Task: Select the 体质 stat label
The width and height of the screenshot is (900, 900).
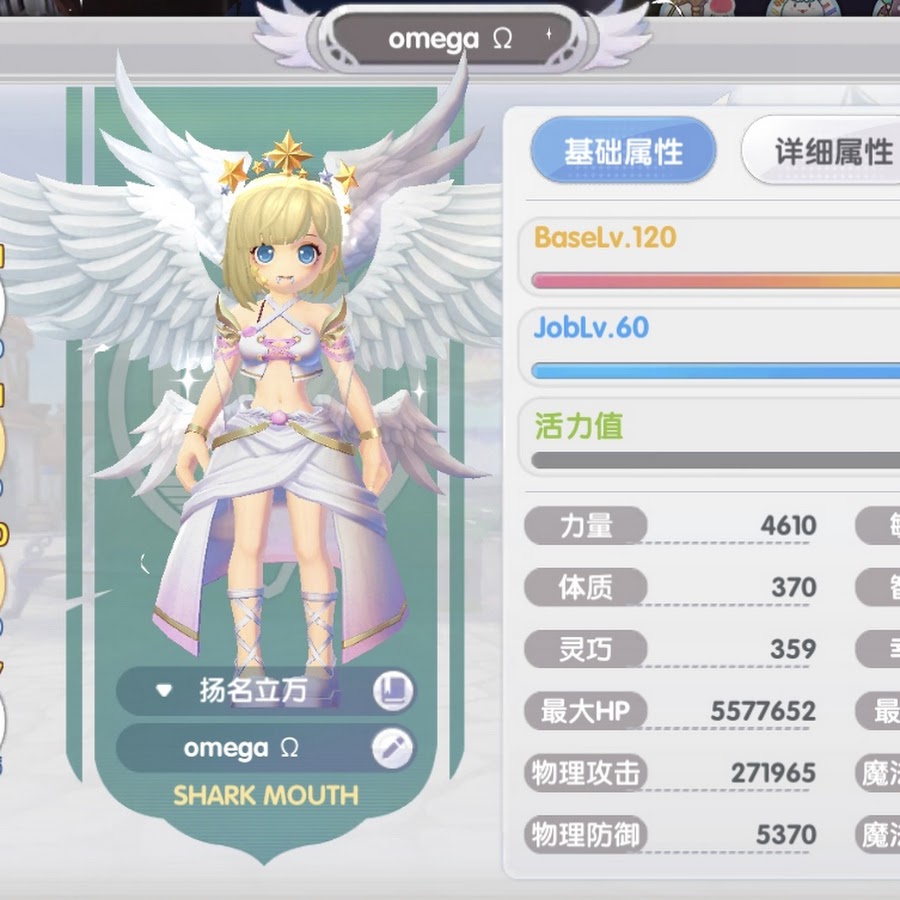Action: (586, 588)
